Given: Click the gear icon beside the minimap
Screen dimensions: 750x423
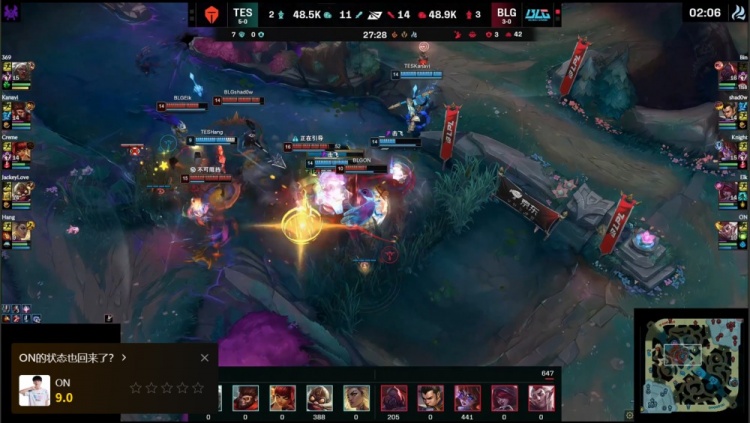Looking at the screenshot, I should pos(629,412).
